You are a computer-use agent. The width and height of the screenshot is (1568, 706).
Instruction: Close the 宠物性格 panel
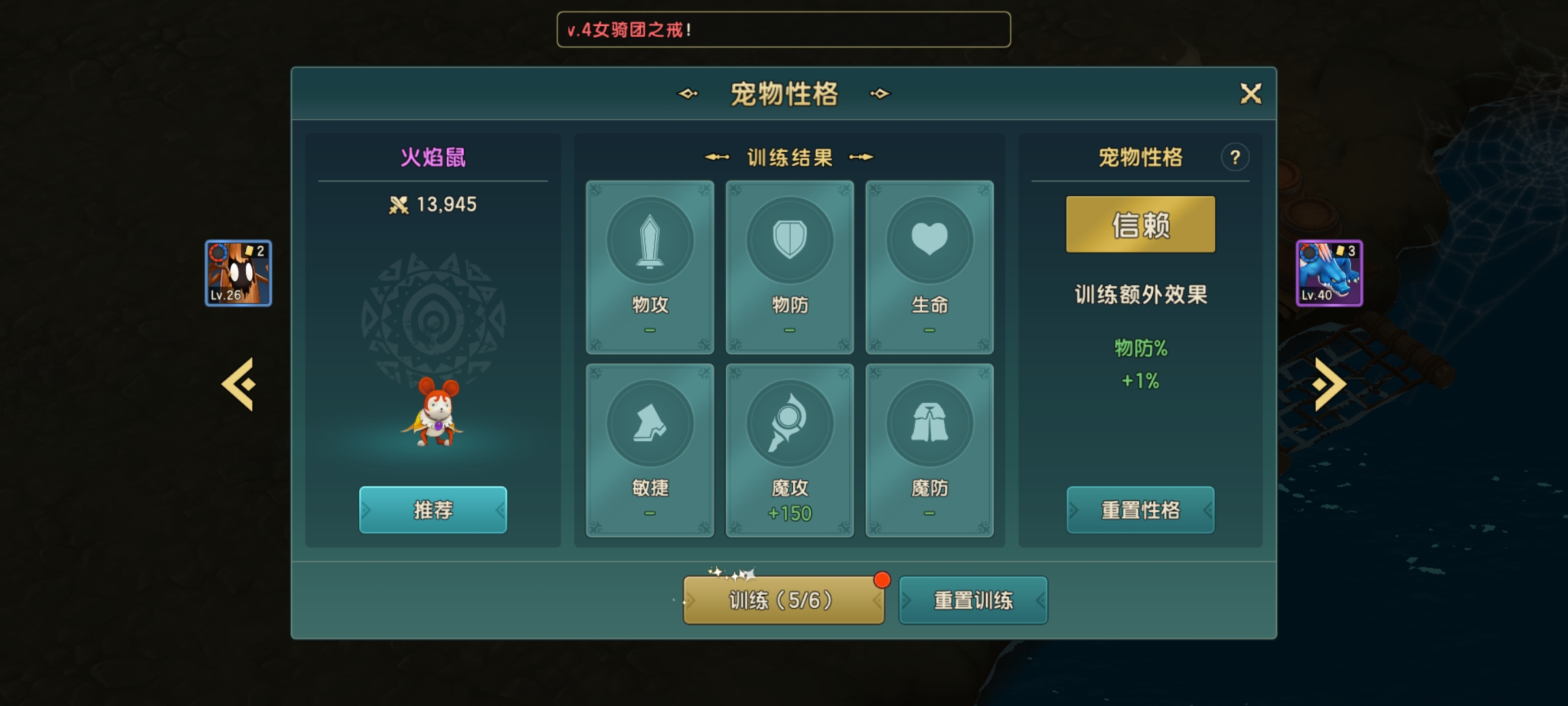[x=1252, y=94]
